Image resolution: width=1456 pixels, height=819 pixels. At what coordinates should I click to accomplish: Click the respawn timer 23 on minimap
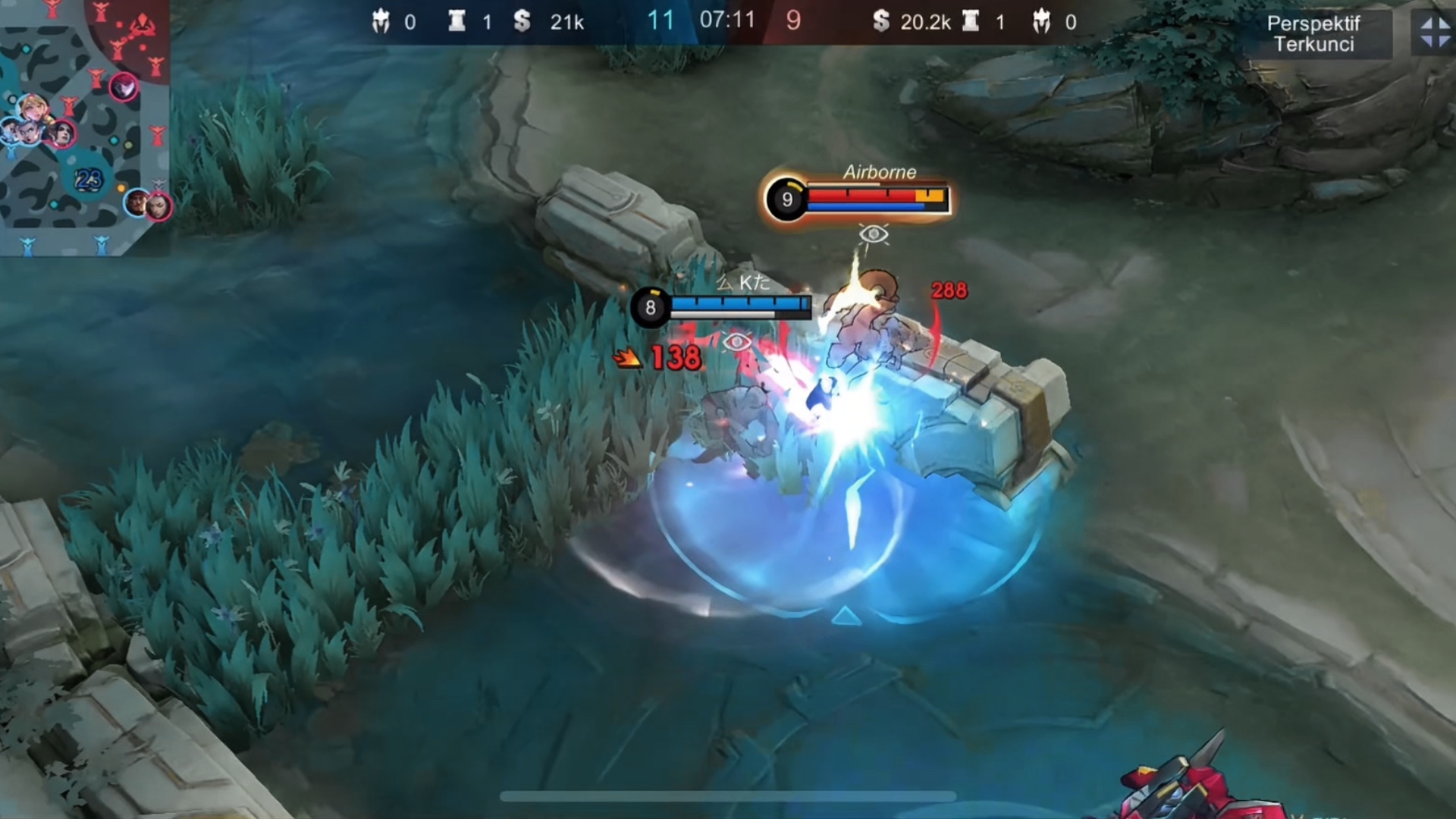point(89,179)
